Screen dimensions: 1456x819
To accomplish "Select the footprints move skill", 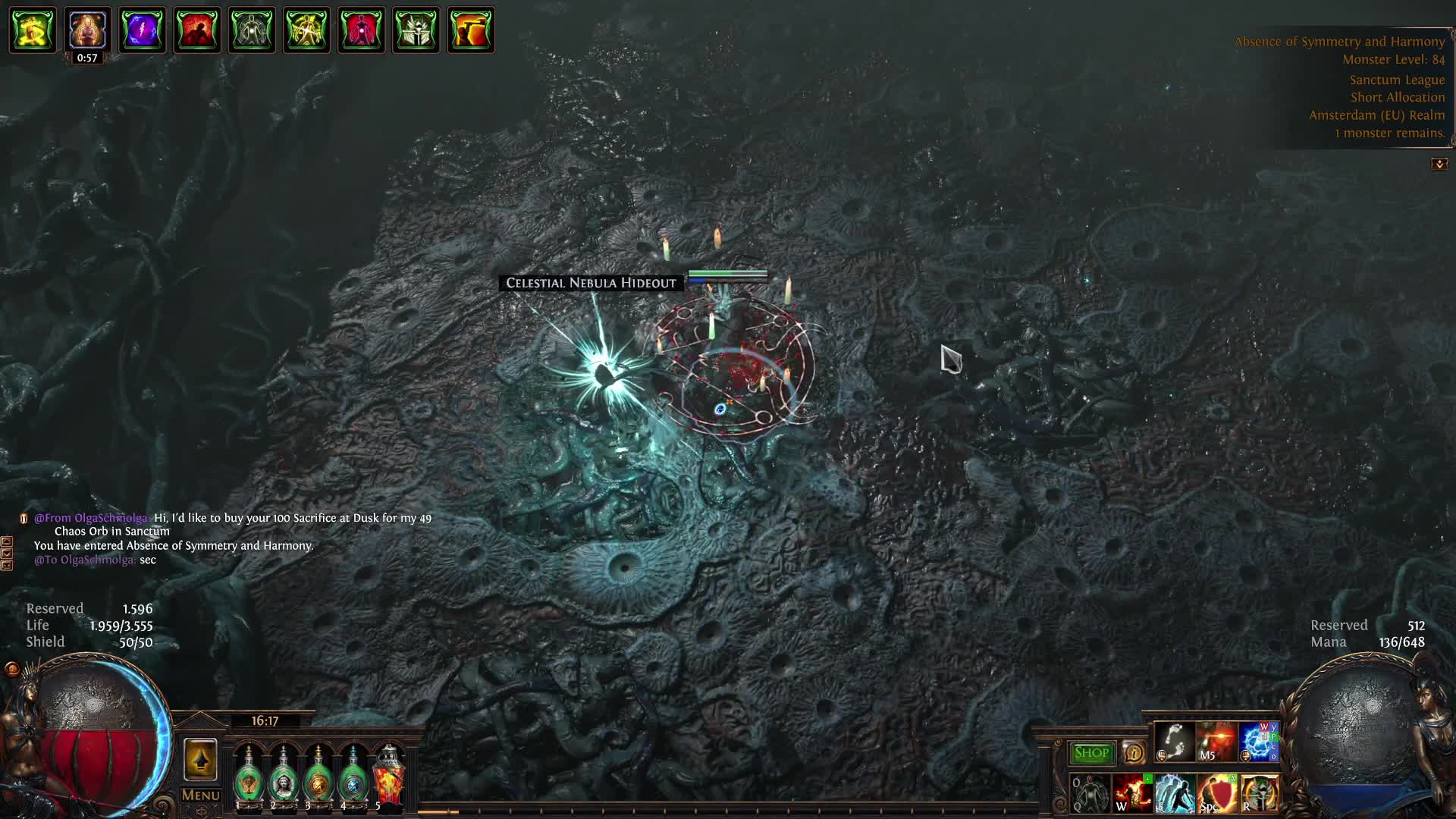I will (1174, 742).
